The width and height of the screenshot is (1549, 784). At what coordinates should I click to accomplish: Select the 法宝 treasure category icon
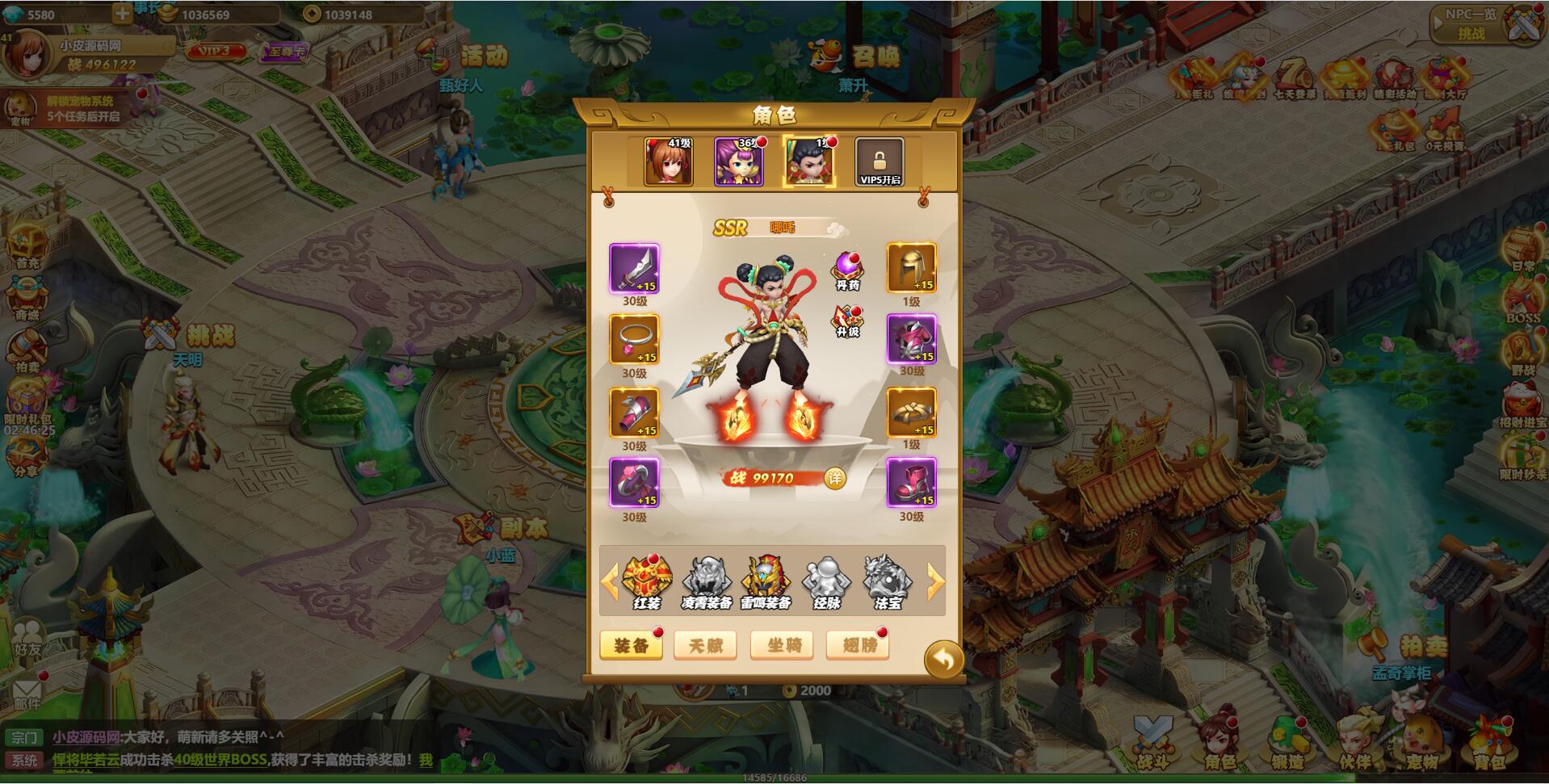[886, 577]
